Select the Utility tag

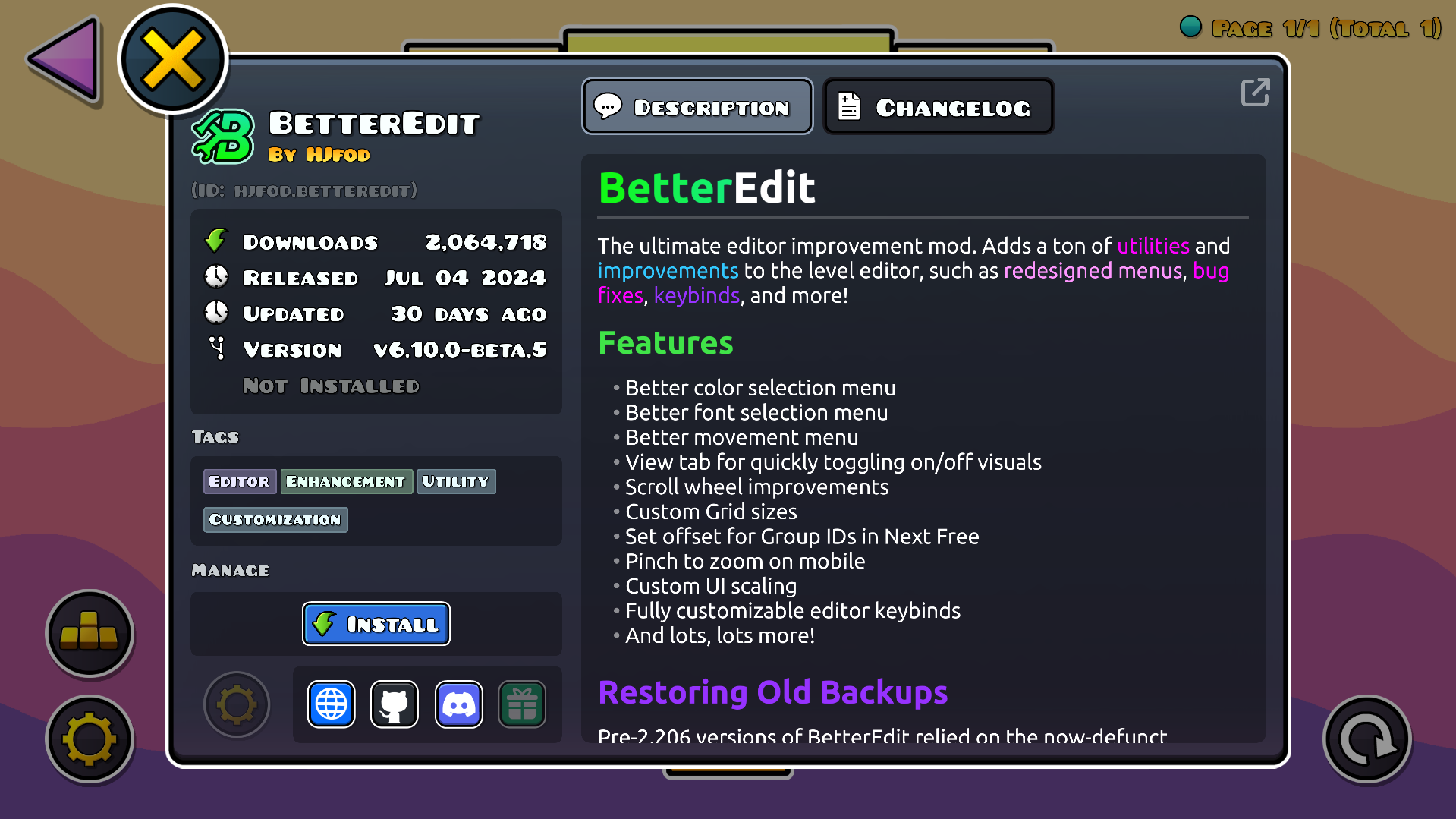click(455, 481)
